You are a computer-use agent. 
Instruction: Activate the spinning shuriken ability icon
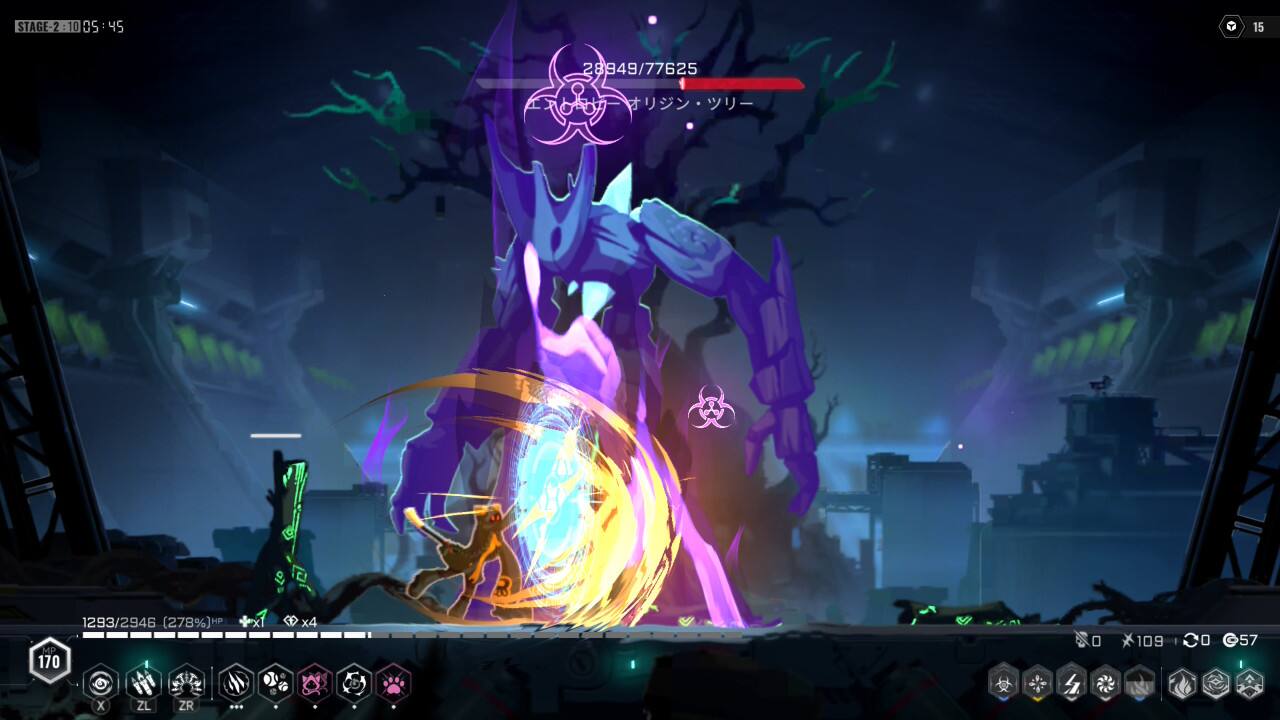pyautogui.click(x=354, y=682)
